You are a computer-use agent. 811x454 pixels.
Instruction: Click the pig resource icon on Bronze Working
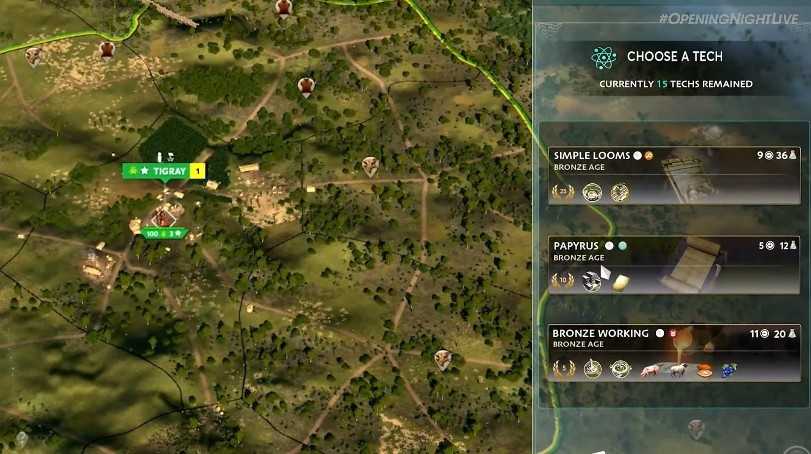pos(649,370)
